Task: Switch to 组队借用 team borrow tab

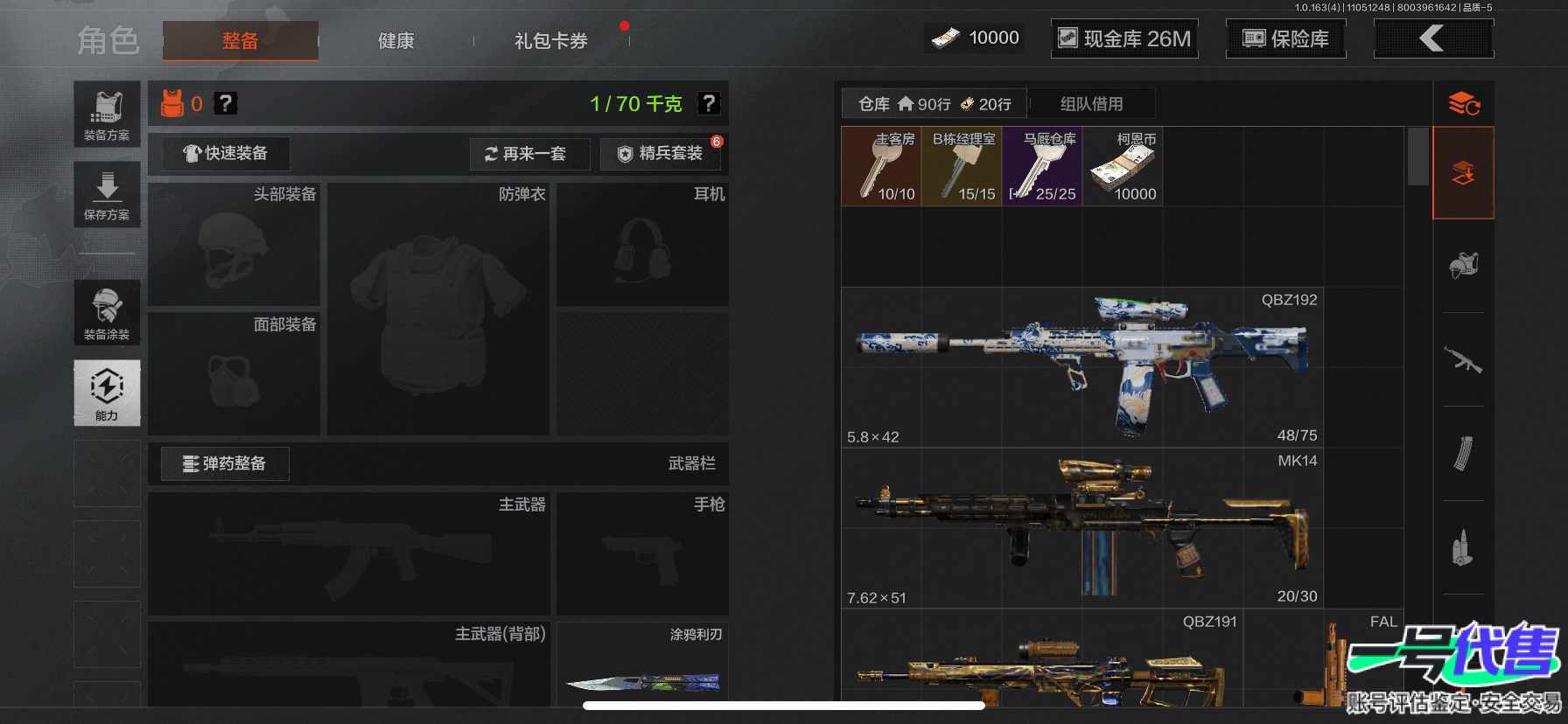Action: [1091, 104]
